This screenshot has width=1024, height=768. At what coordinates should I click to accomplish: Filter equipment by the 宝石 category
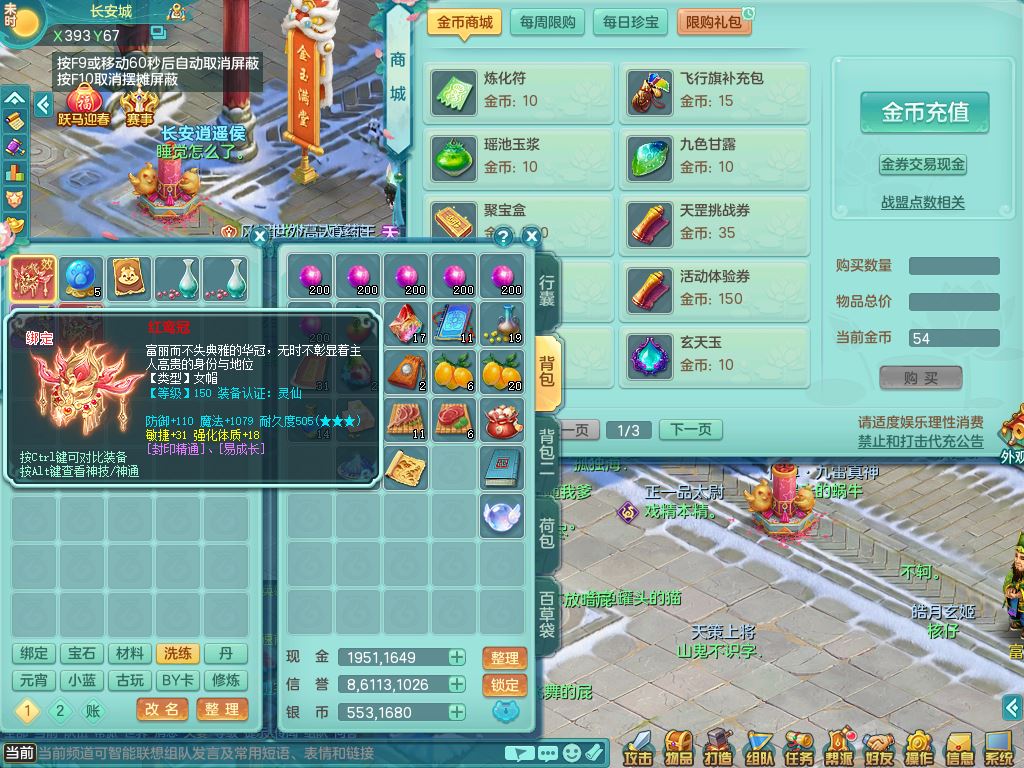(x=82, y=653)
